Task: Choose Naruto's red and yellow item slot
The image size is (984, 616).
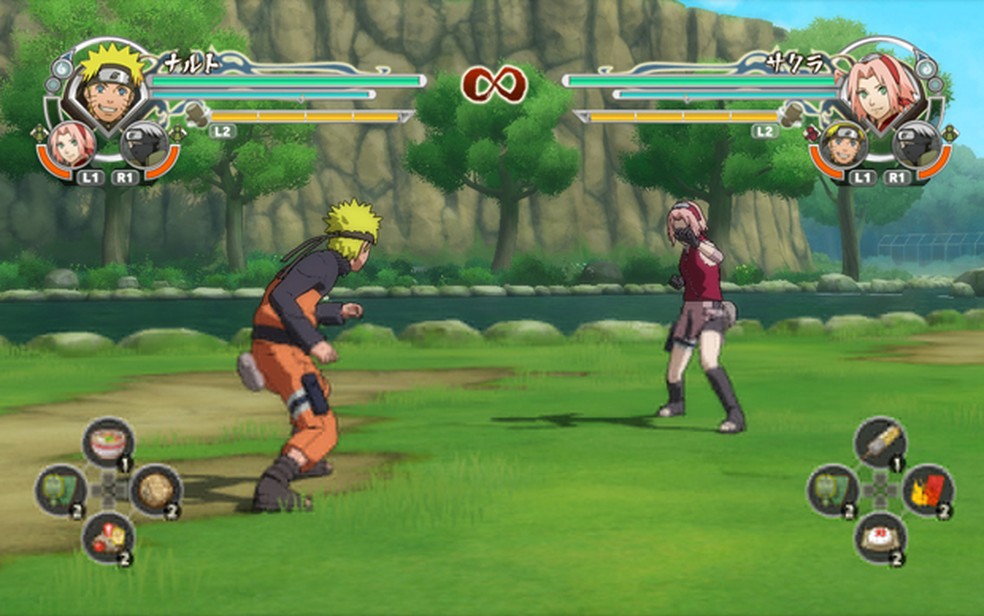Action: tap(108, 536)
